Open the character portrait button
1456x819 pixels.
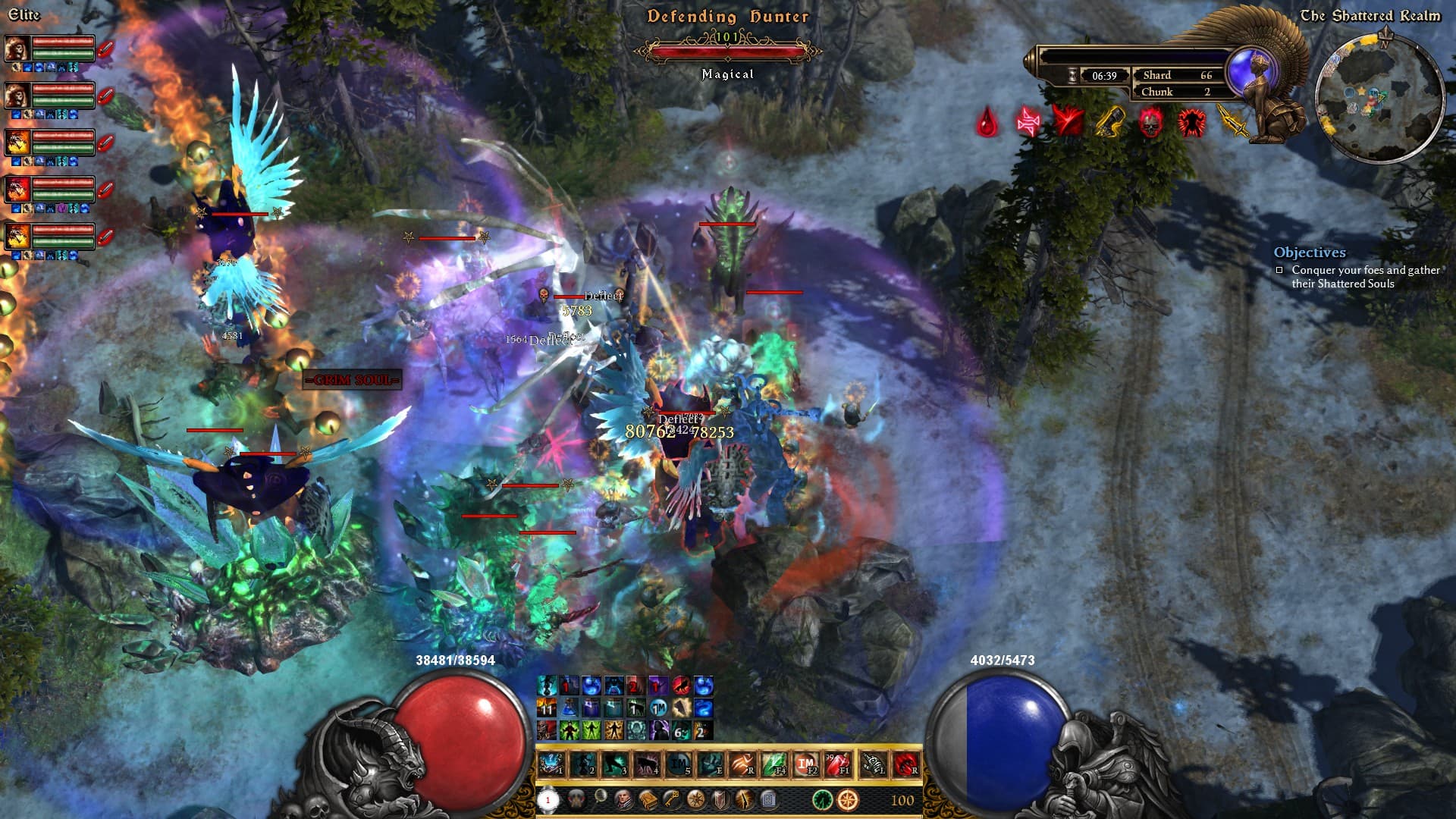click(623, 799)
